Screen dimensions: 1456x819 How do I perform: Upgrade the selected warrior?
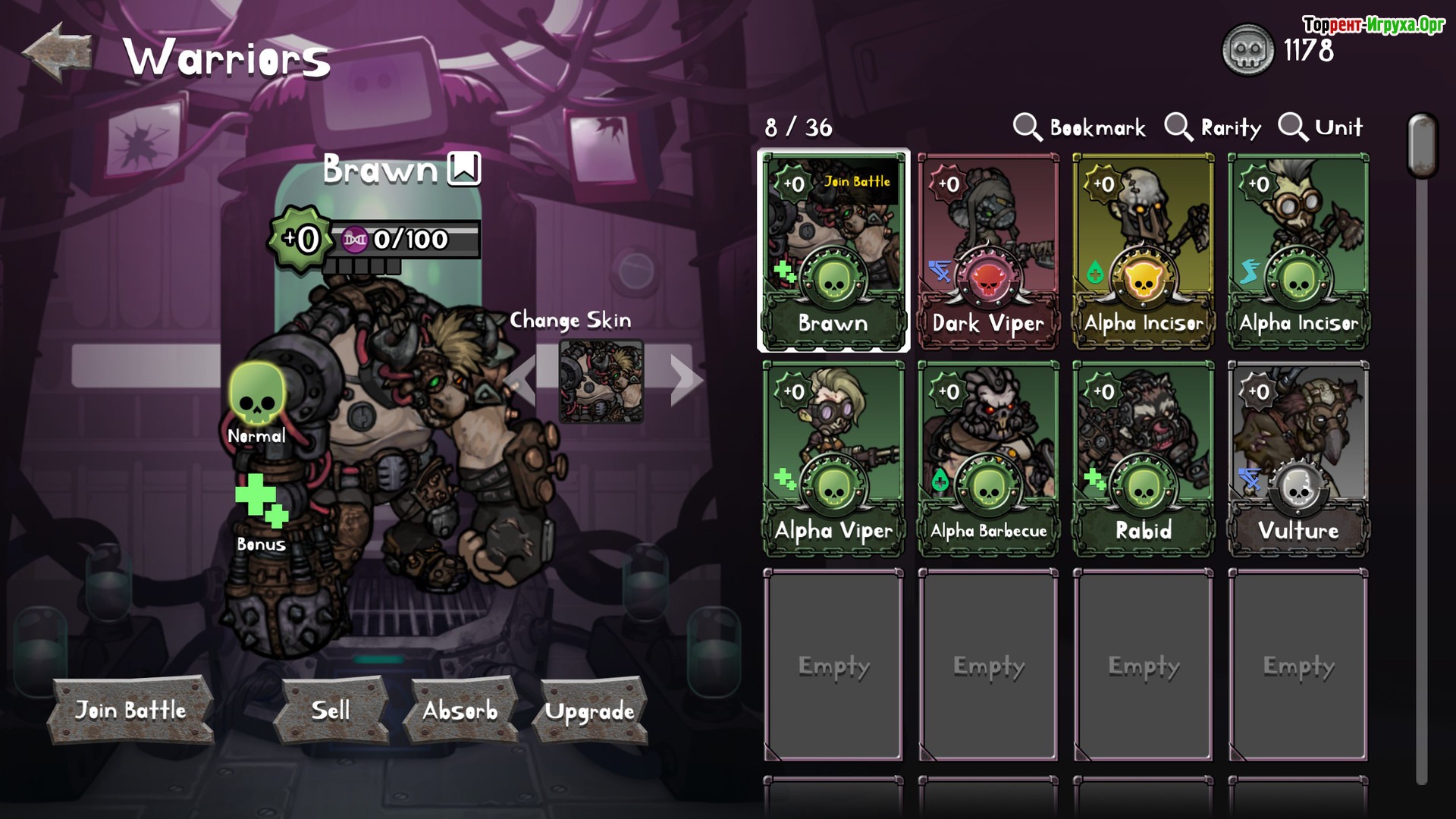pyautogui.click(x=590, y=711)
